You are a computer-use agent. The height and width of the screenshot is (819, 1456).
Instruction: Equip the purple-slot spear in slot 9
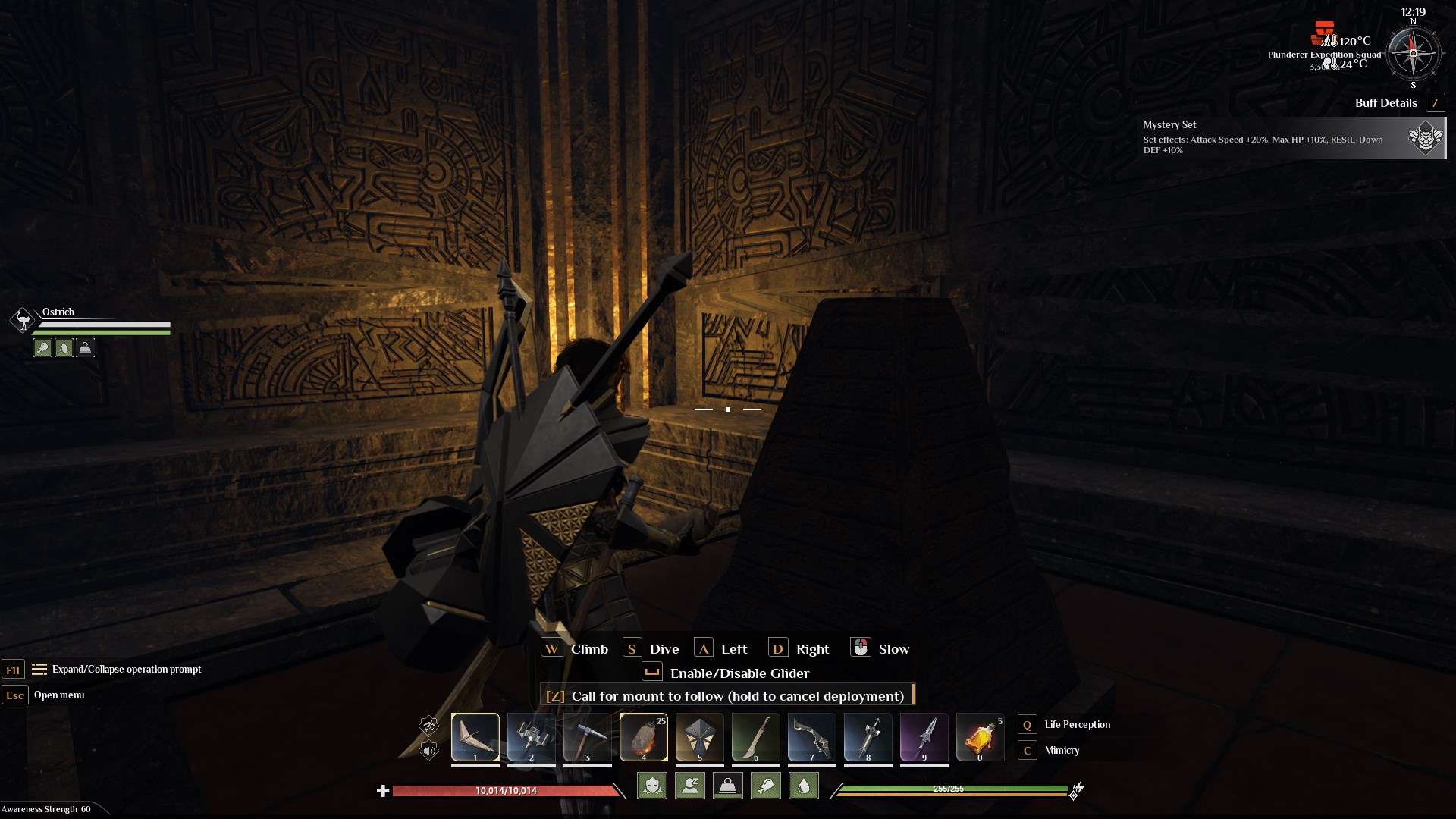click(x=924, y=736)
